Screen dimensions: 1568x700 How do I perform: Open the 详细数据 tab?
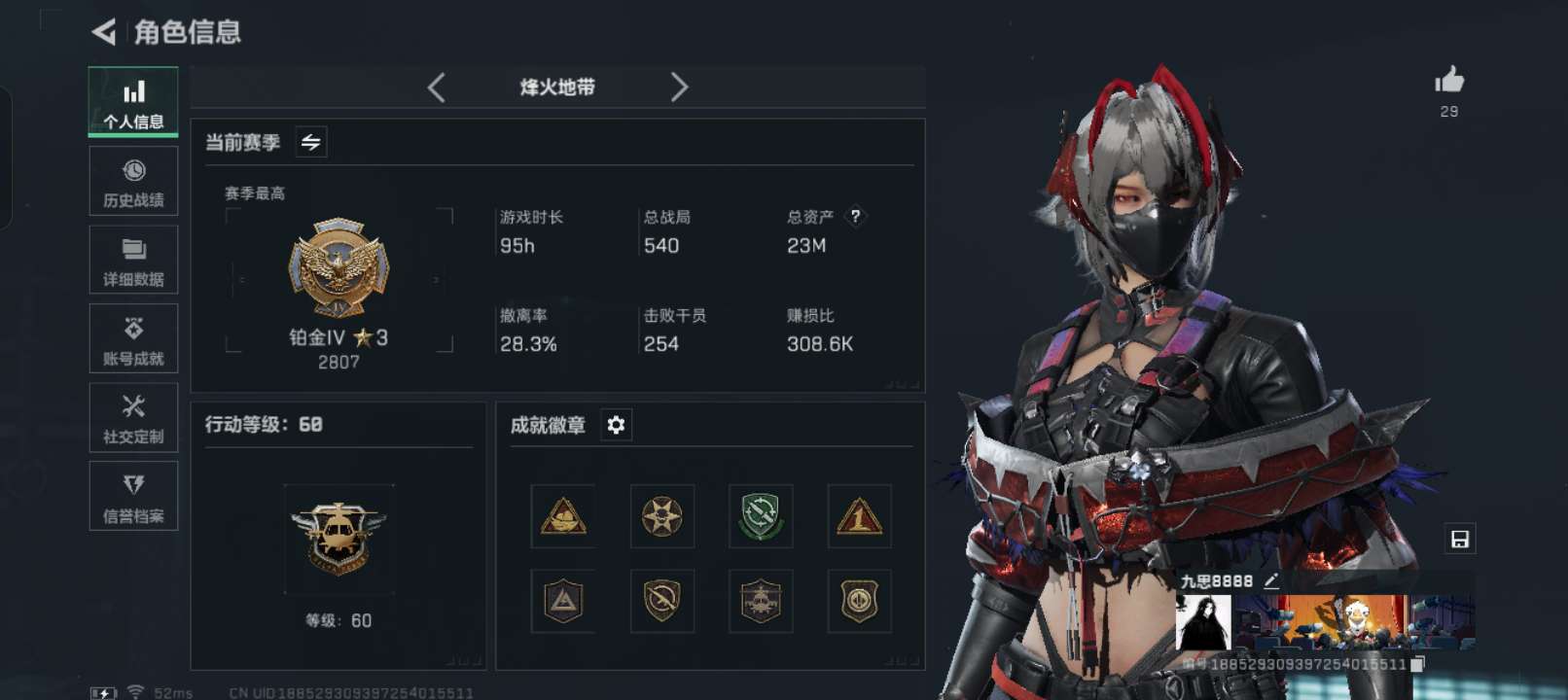tap(133, 261)
